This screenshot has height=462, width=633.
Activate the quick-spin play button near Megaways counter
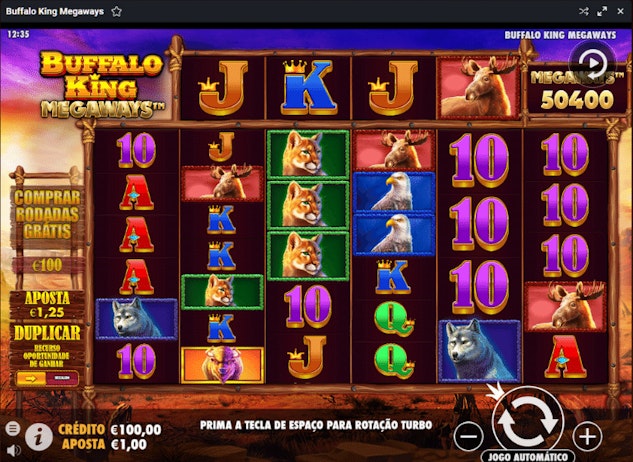pyautogui.click(x=592, y=62)
